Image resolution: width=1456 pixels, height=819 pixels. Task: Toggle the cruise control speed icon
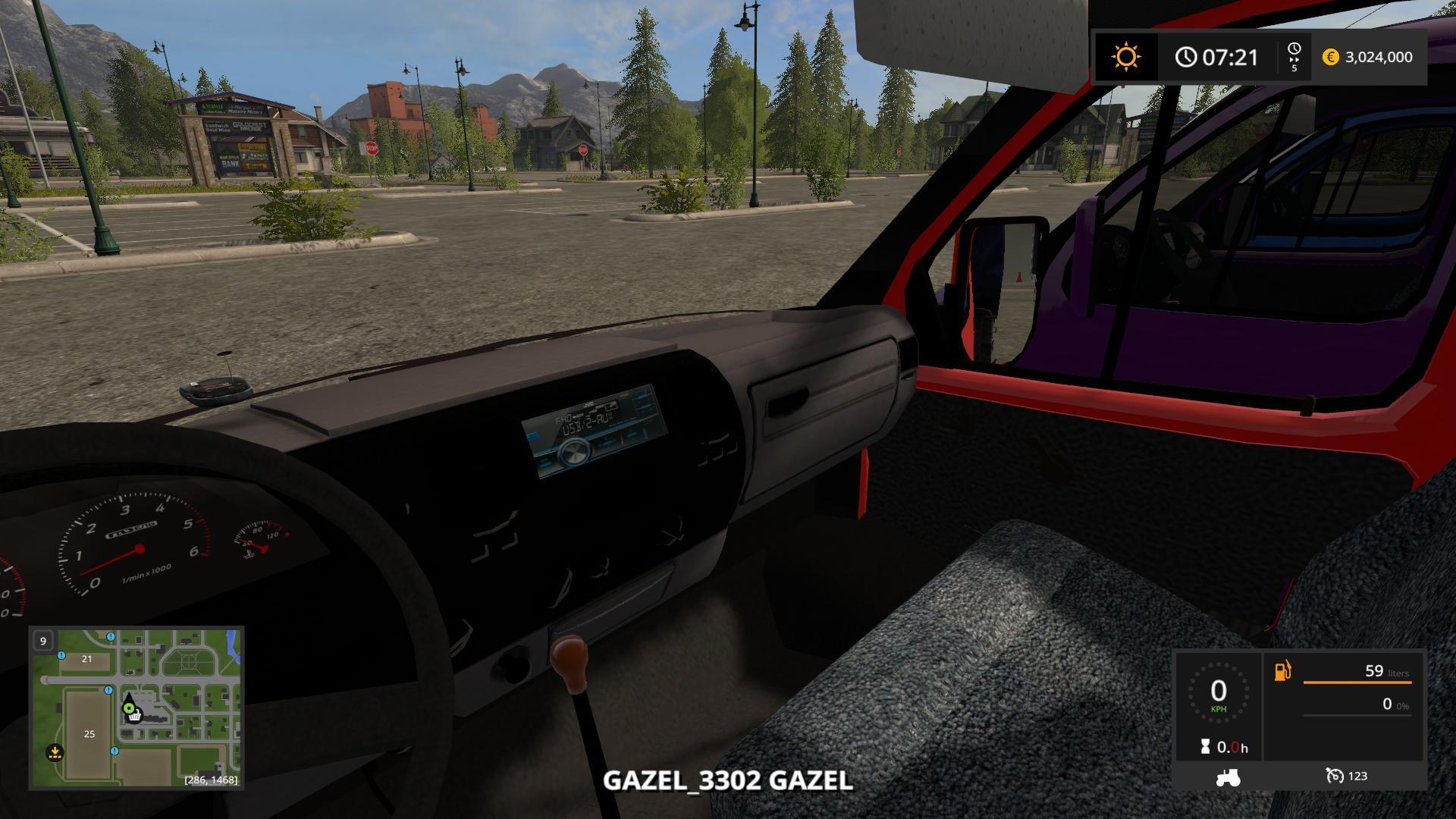point(1335,776)
